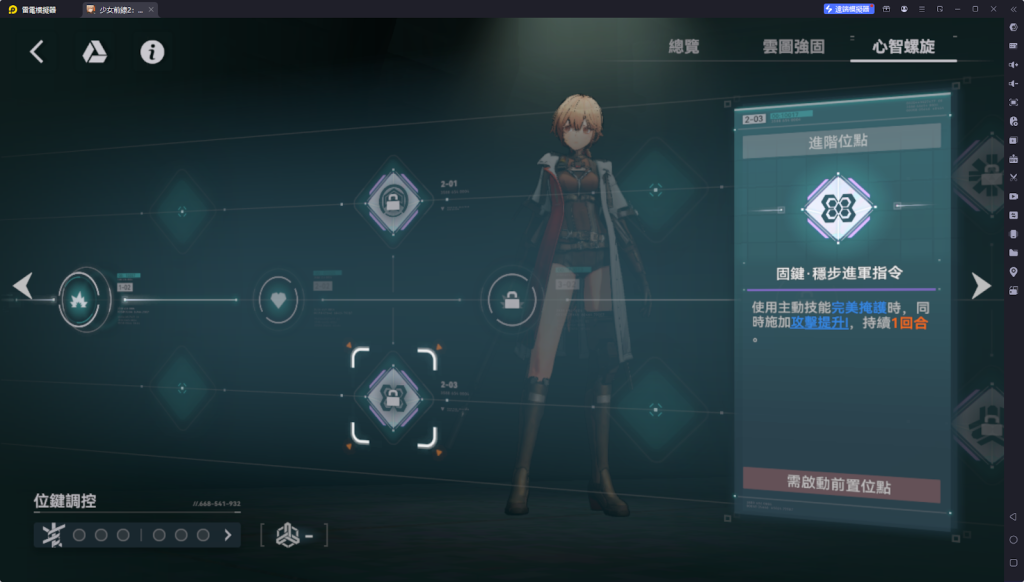Screen dimensions: 1024x582
Task: Select the round padlock node
Action: (x=511, y=299)
